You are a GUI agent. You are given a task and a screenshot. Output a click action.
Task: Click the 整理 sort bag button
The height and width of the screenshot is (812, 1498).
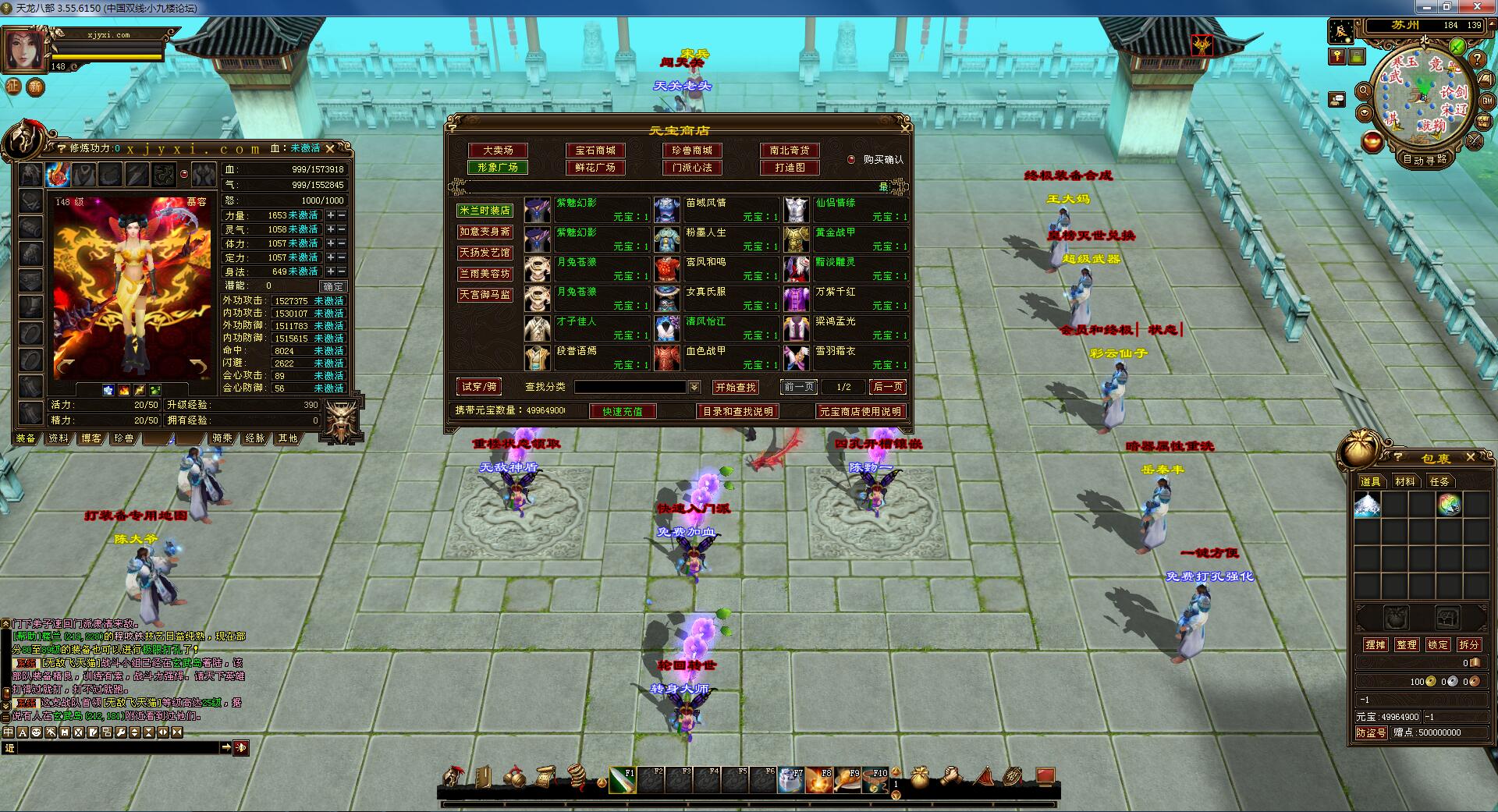(1407, 645)
